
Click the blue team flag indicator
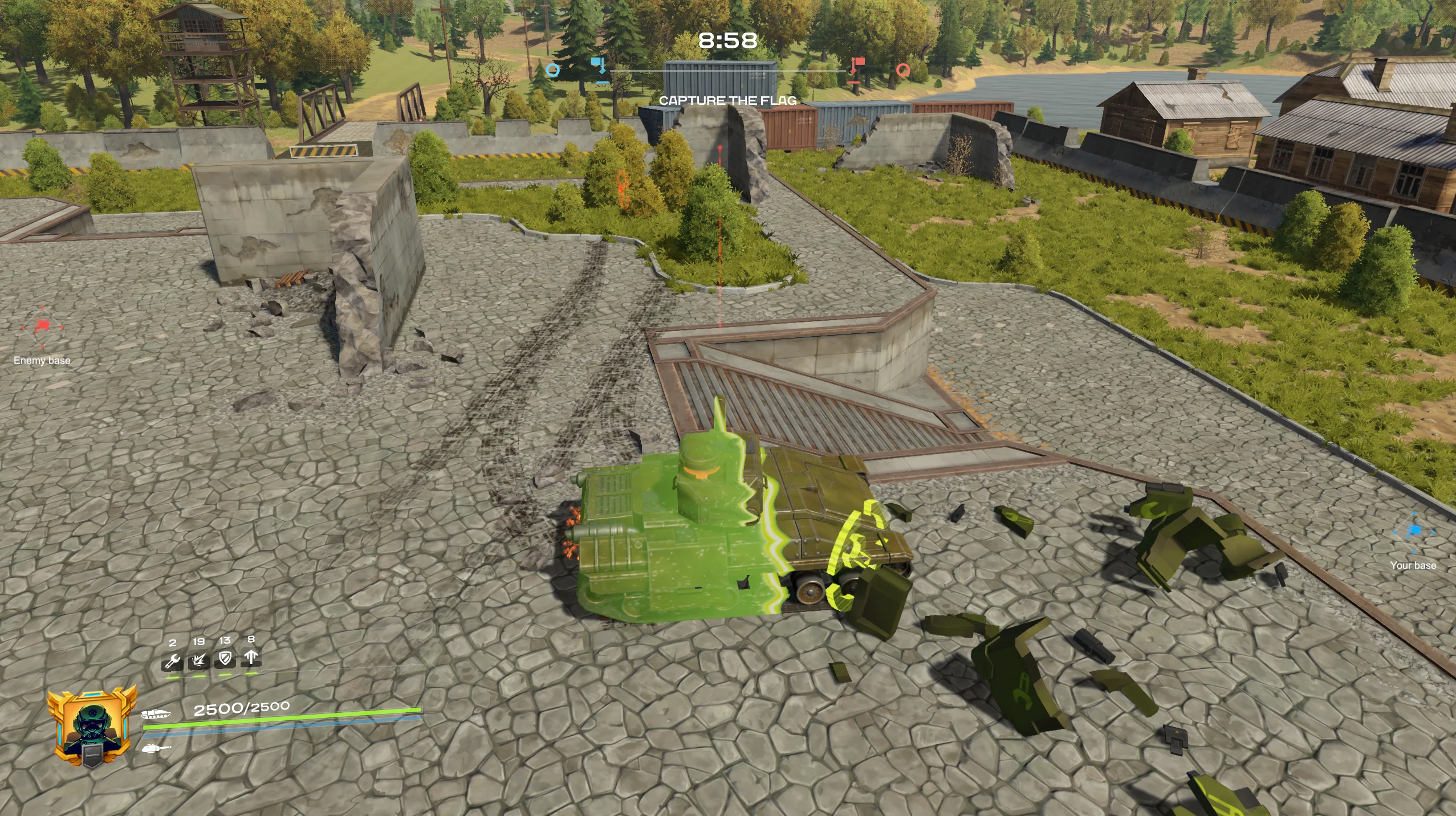point(599,69)
